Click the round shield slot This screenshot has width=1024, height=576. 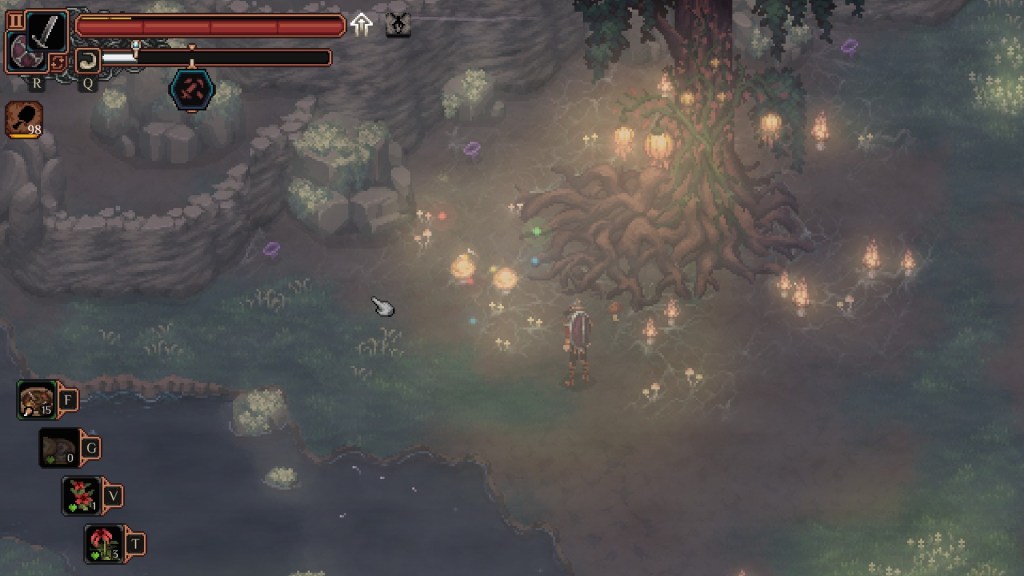pyautogui.click(x=21, y=52)
